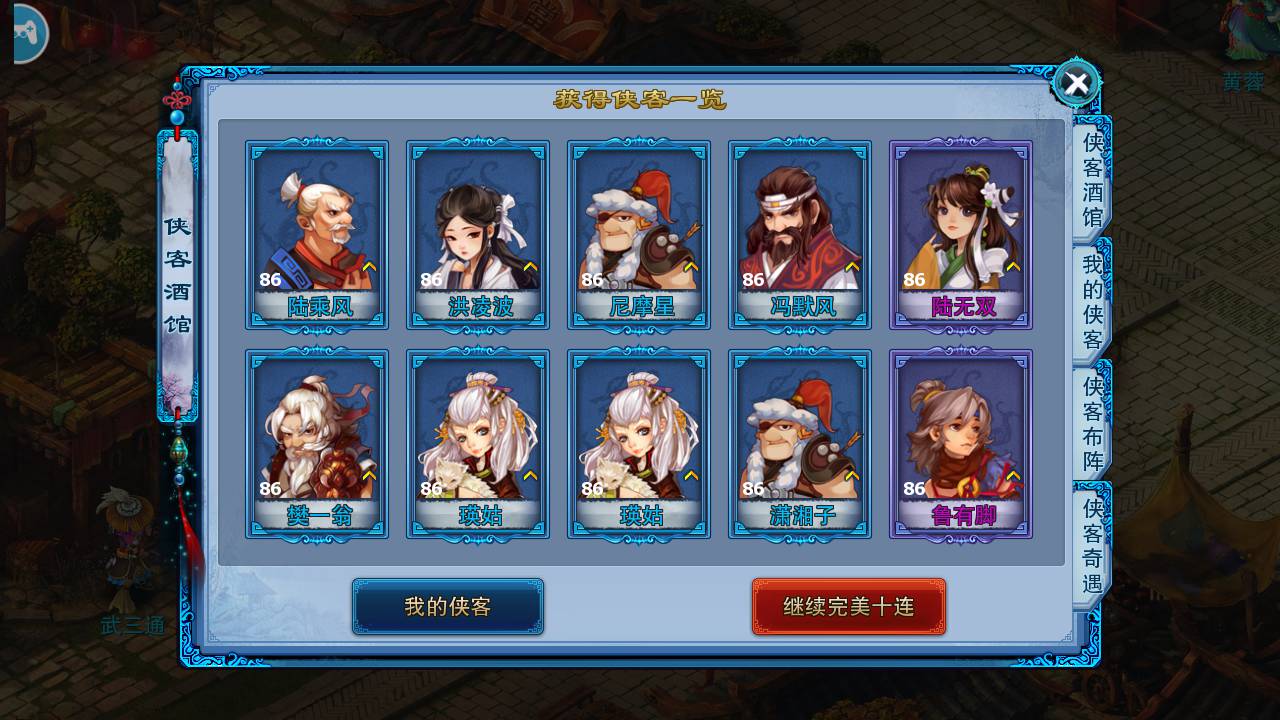
Task: Open the 侠客奇遇 side tab
Action: [1092, 546]
